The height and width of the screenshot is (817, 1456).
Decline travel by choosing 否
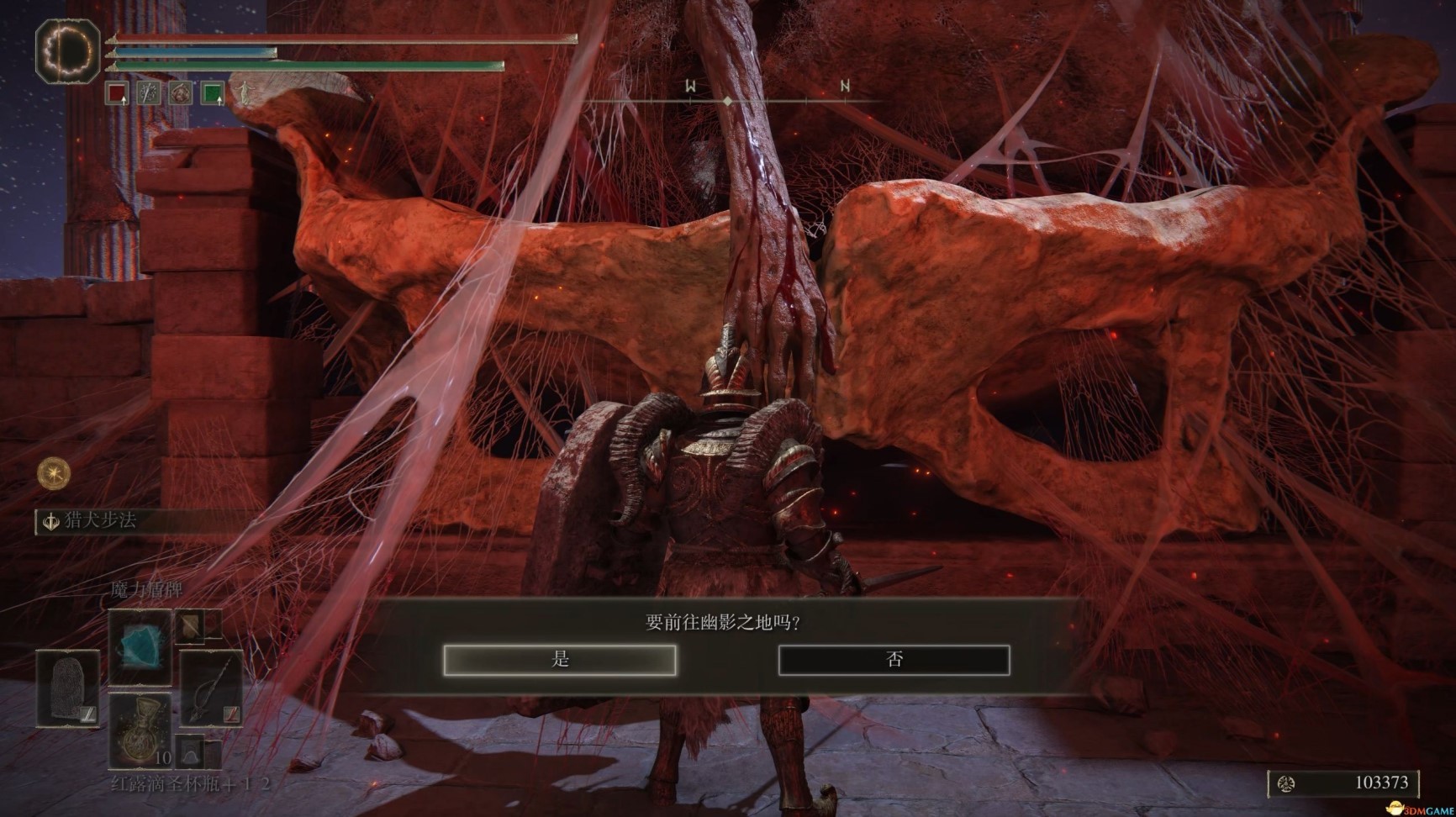tap(894, 660)
